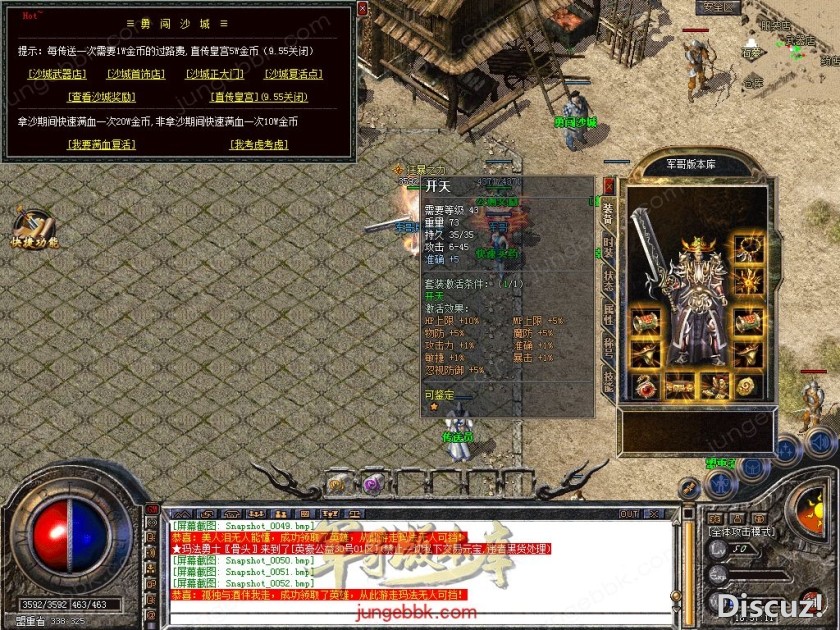Image resolution: width=840 pixels, height=630 pixels.
Task: Teleport to the 沙城武器店 weapon shop
Action: coord(57,73)
